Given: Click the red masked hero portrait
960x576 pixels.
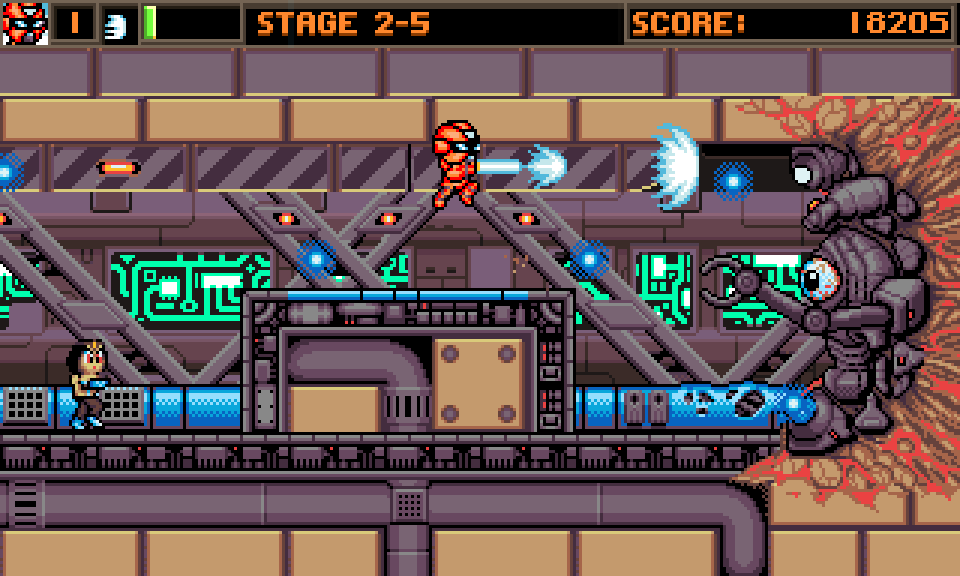Looking at the screenshot, I should pos(24,24).
